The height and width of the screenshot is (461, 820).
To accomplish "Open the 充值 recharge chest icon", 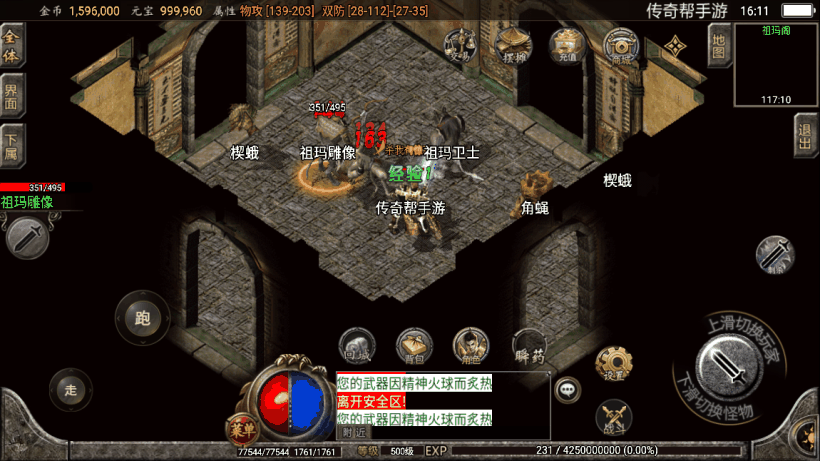I will coord(567,46).
